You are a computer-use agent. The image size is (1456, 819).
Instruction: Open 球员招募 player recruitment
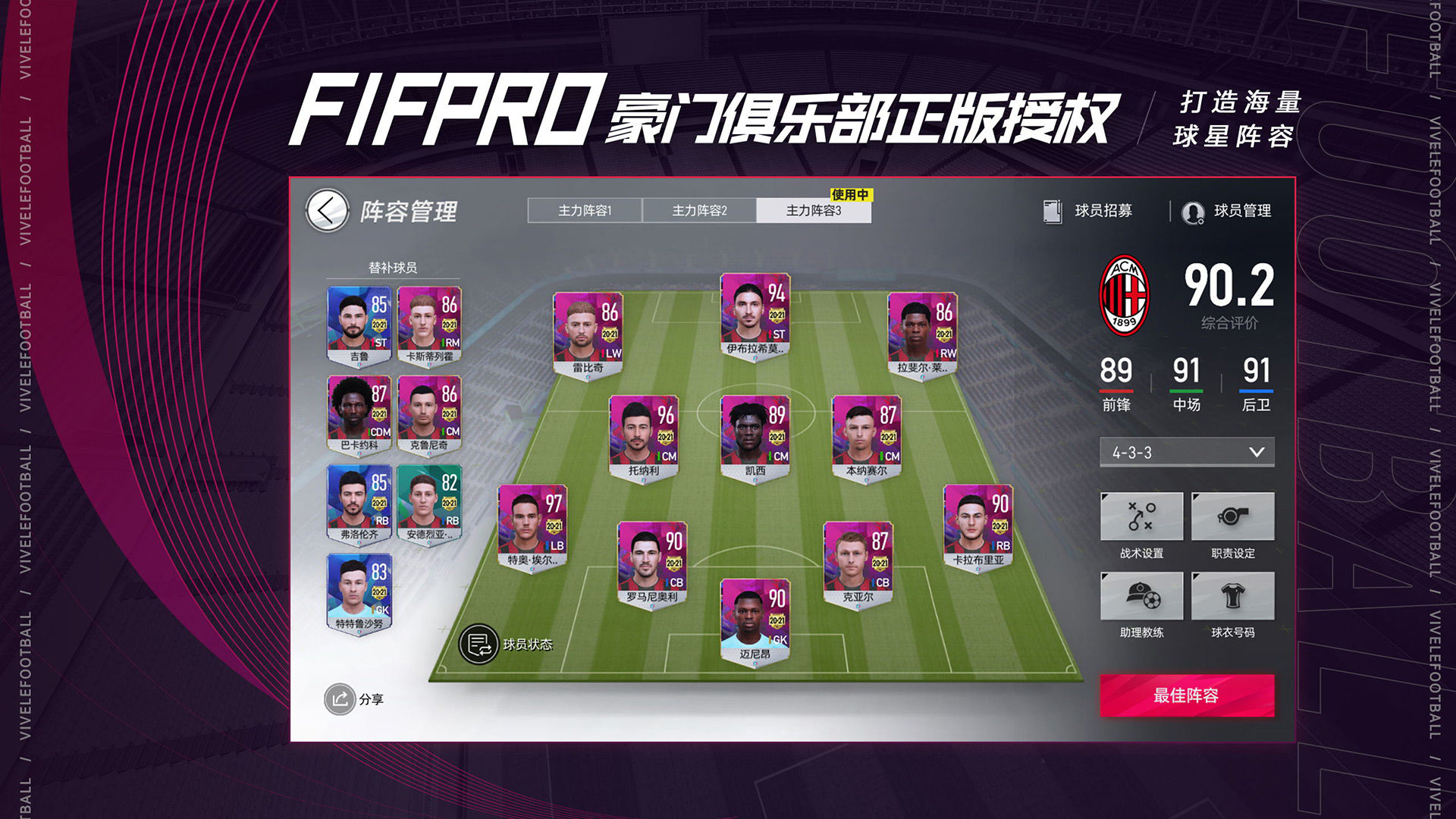(1088, 211)
